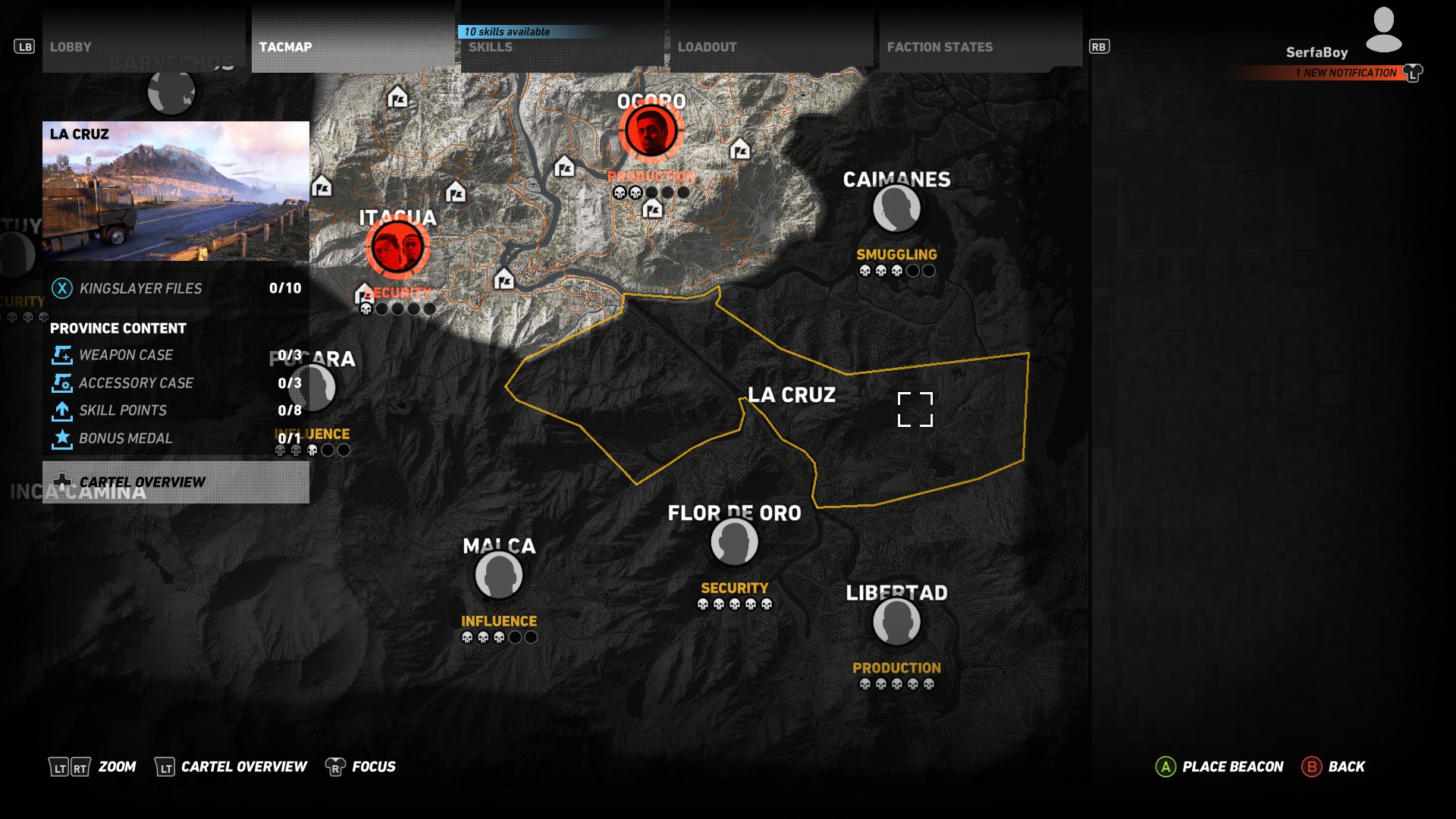Click the Caimanes smuggling portrait
Viewport: 1456px width, 819px height.
(896, 210)
